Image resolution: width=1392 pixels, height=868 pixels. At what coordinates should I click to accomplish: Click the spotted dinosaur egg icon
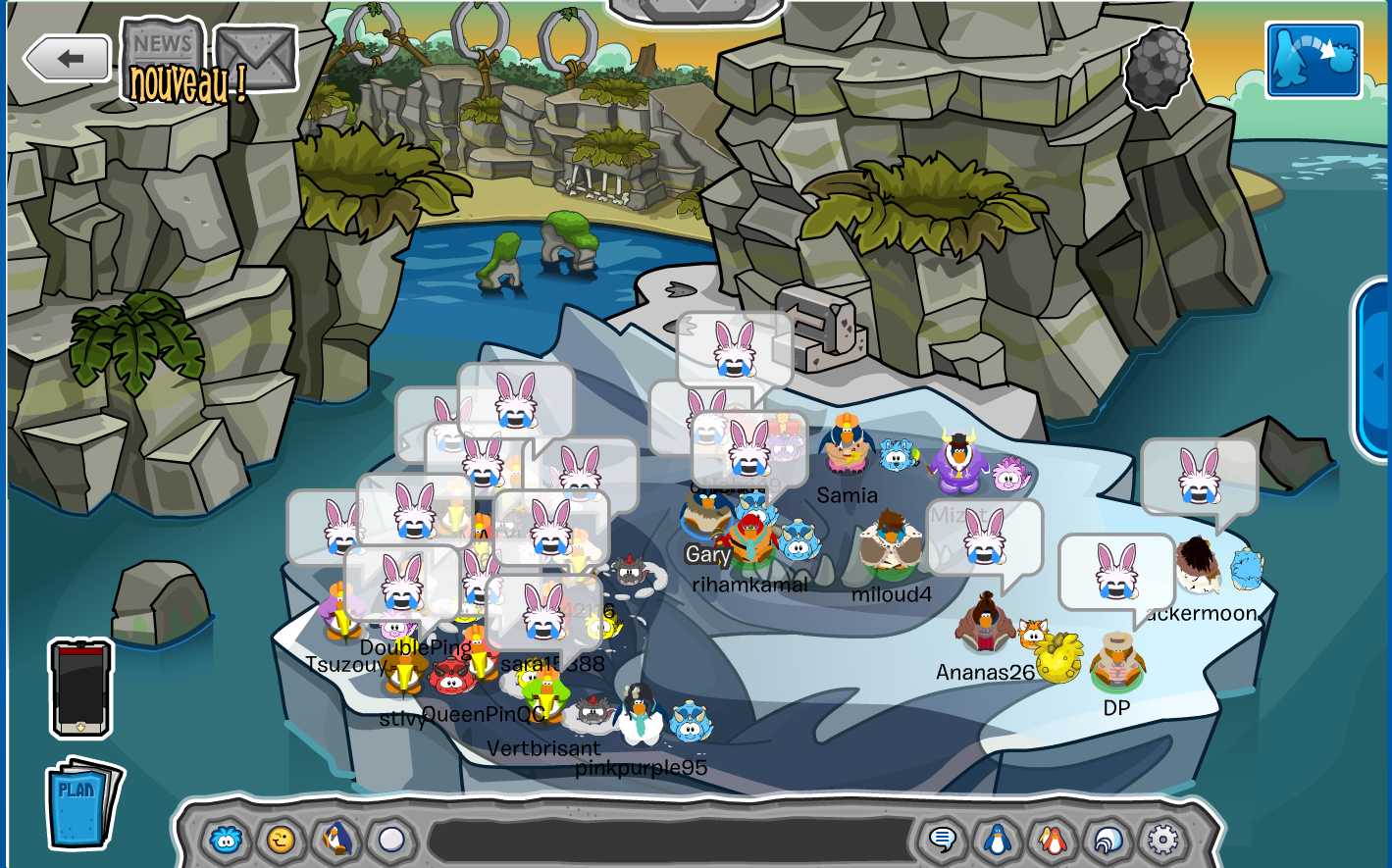pyautogui.click(x=1158, y=68)
